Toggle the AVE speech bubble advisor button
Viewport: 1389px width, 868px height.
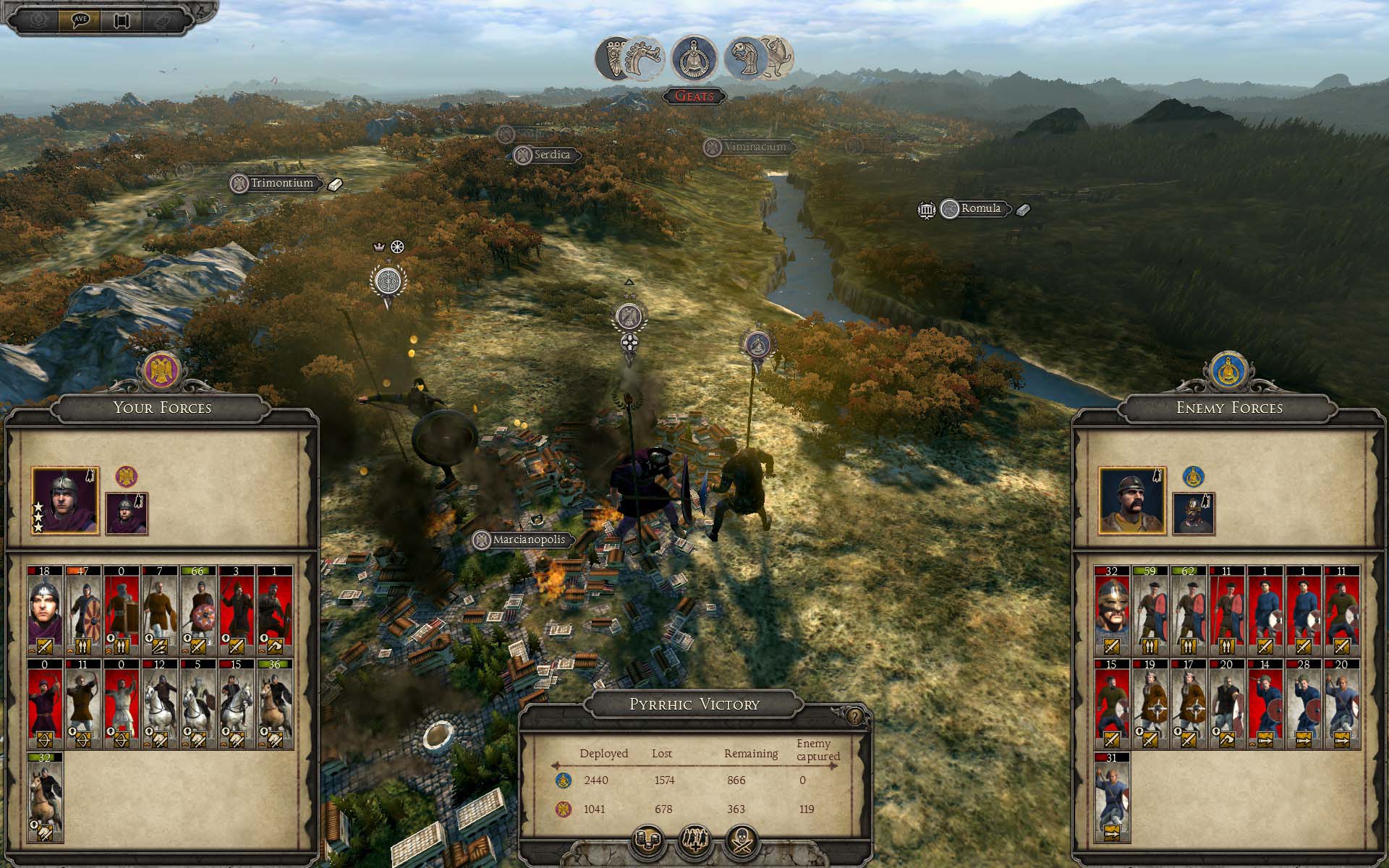pos(80,20)
